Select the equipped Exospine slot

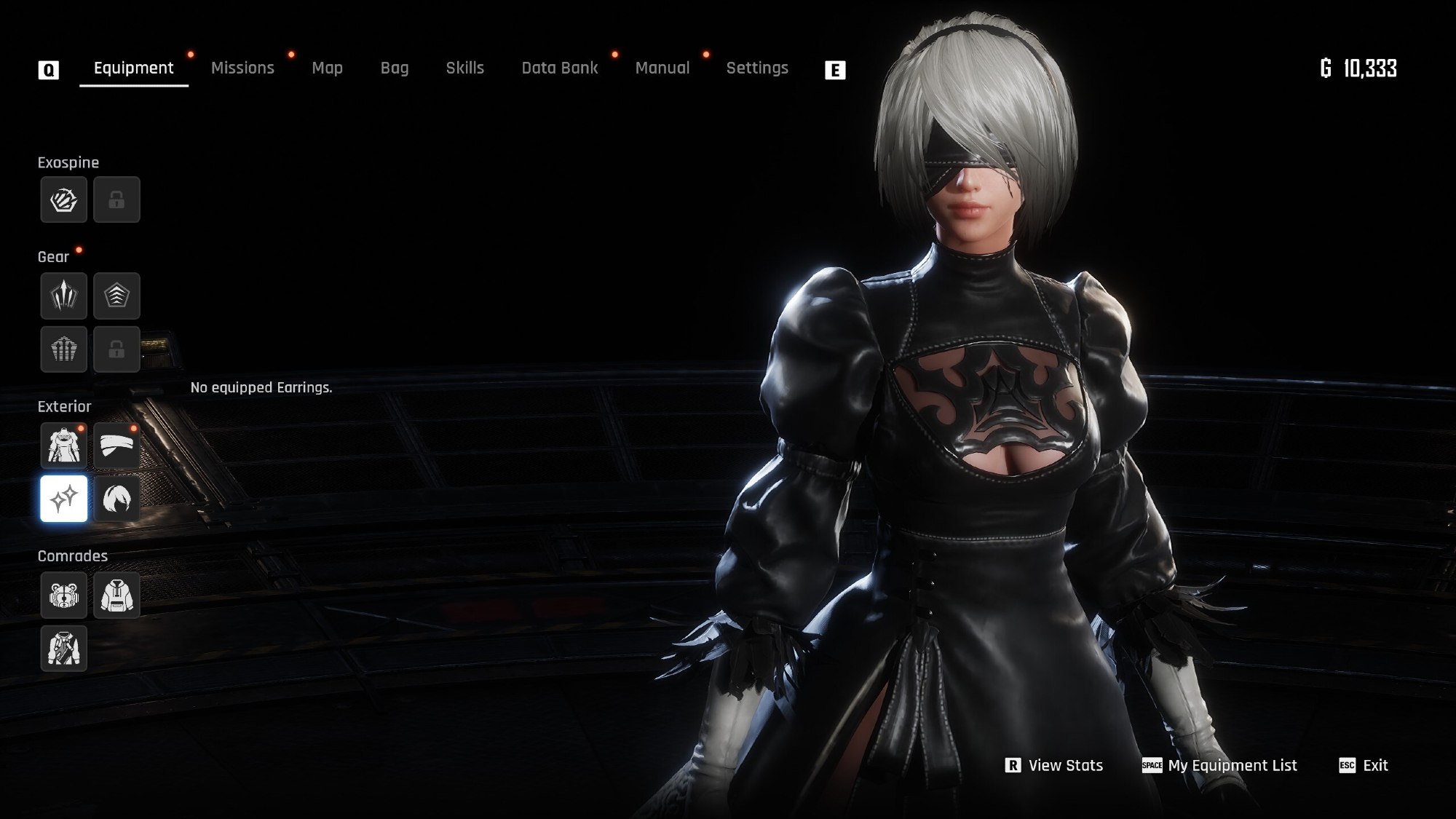click(x=64, y=199)
